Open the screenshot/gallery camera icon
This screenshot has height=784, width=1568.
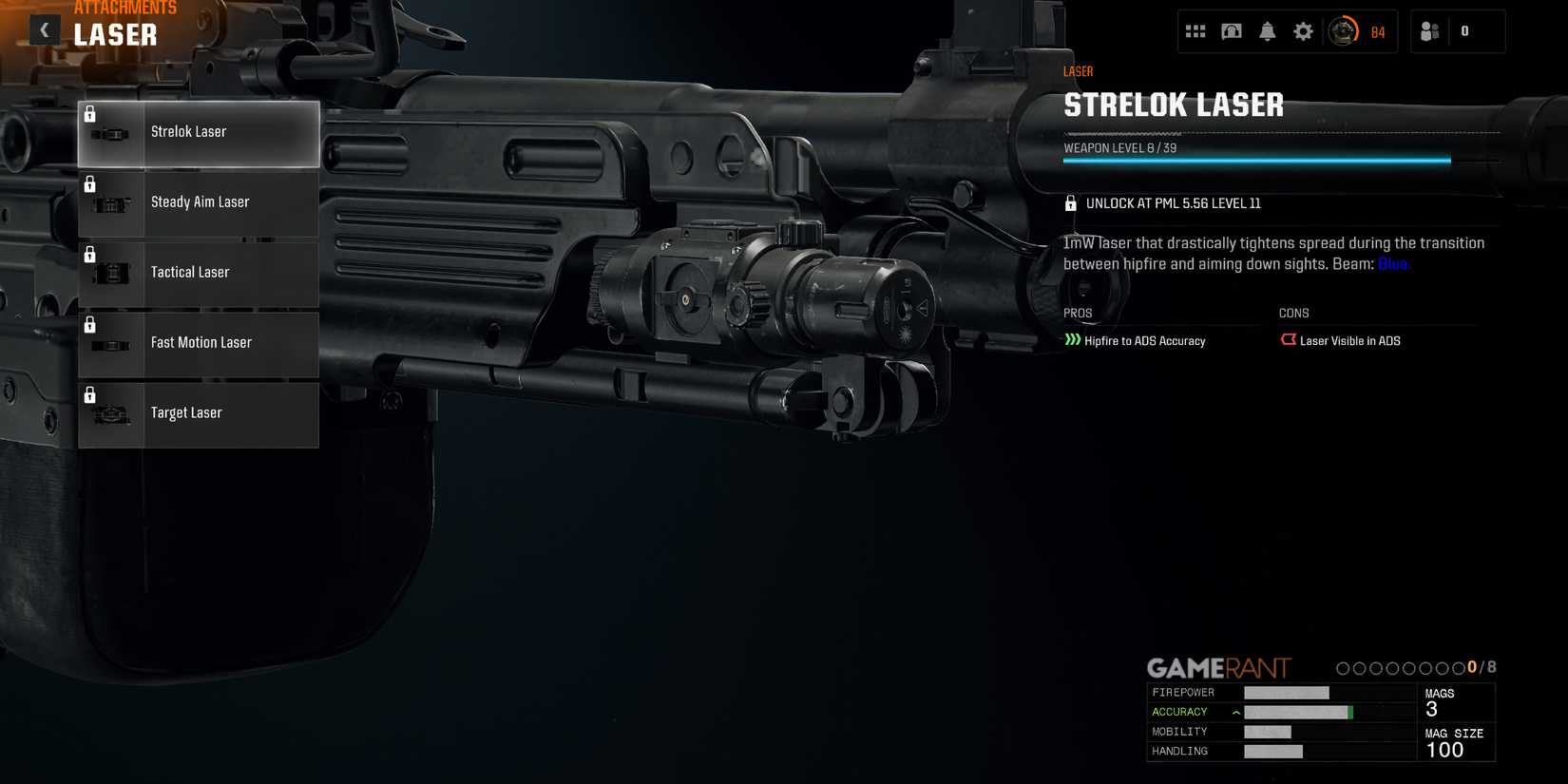1231,30
